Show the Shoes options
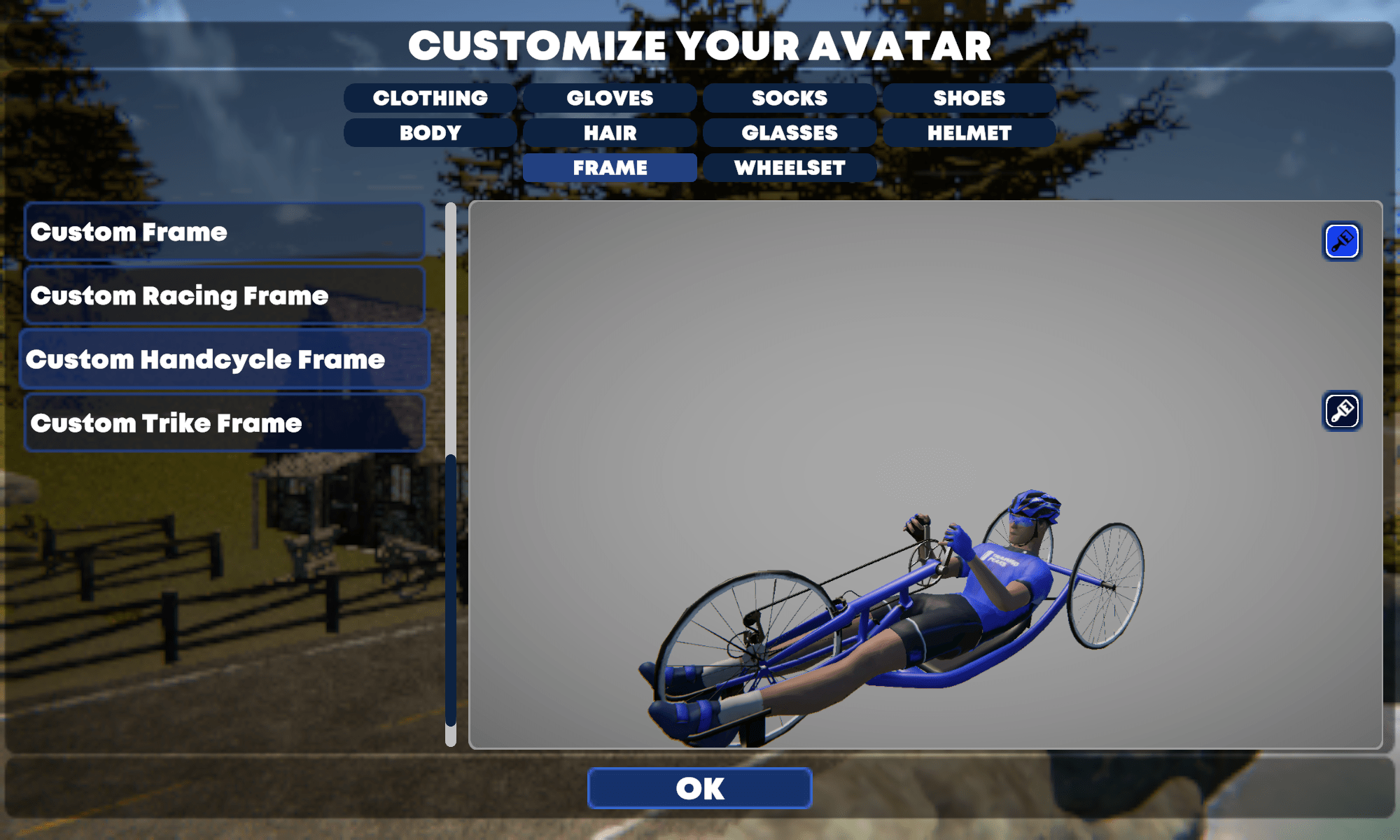The height and width of the screenshot is (840, 1400). coord(969,98)
